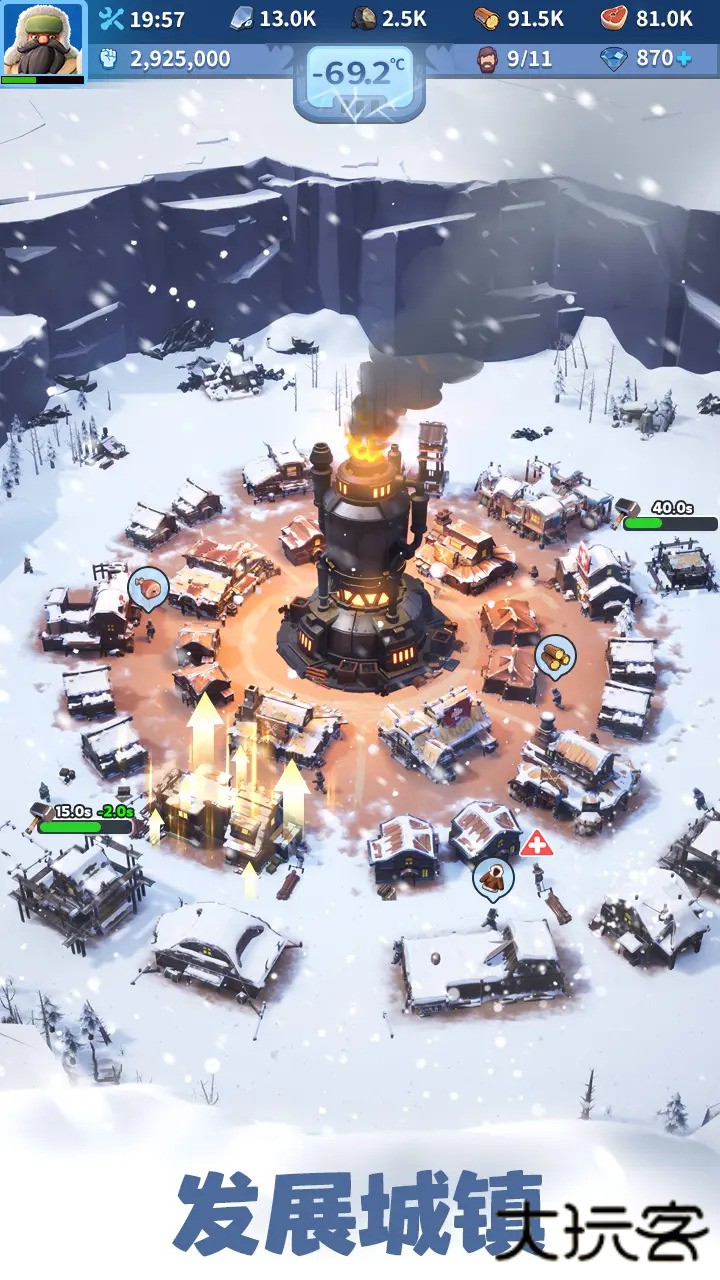Screen dimensions: 720x1280
Task: Tap the red cross medical alert icon
Action: coord(534,844)
